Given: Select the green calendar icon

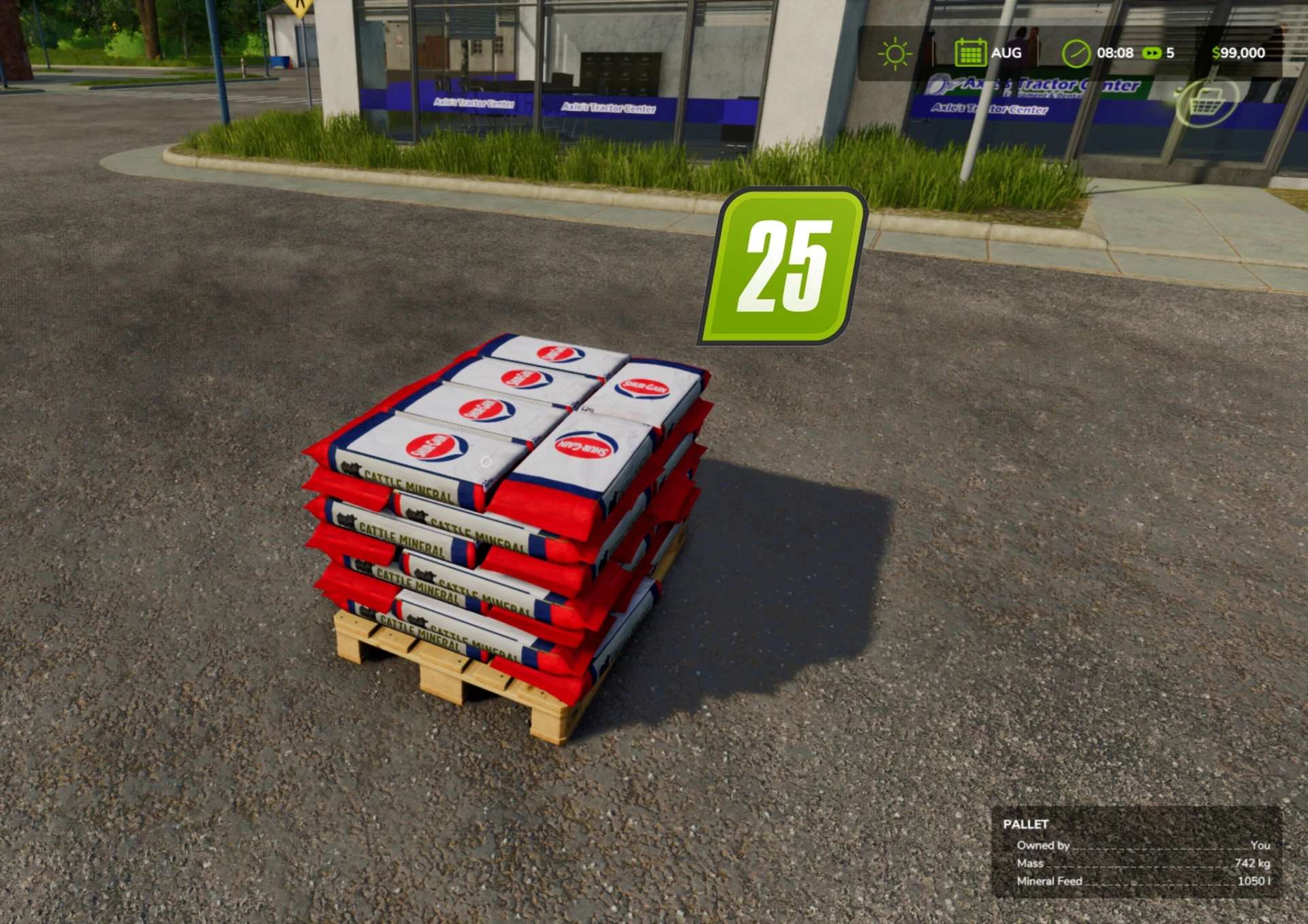Looking at the screenshot, I should [x=970, y=53].
